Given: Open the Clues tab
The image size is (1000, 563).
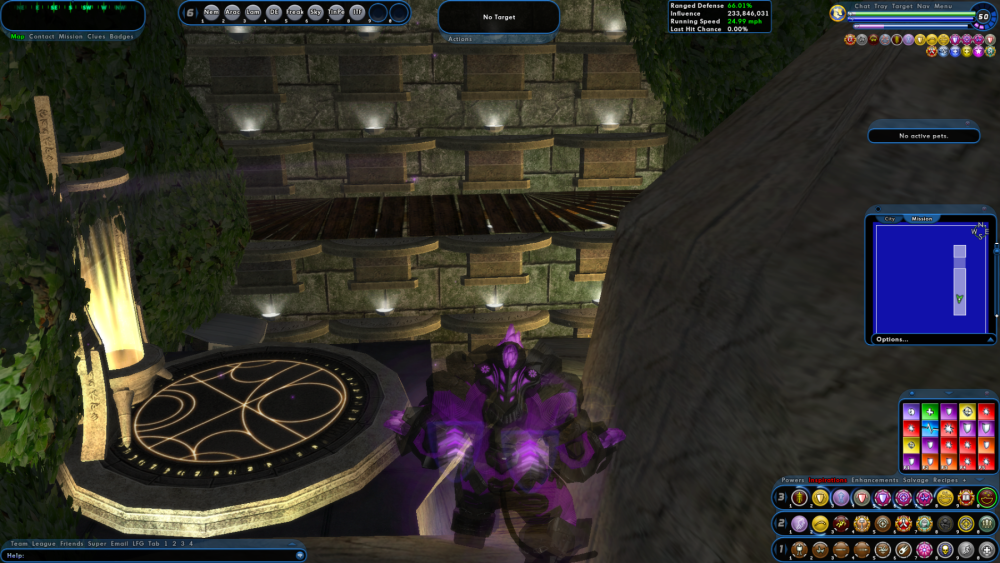Looking at the screenshot, I should point(97,37).
